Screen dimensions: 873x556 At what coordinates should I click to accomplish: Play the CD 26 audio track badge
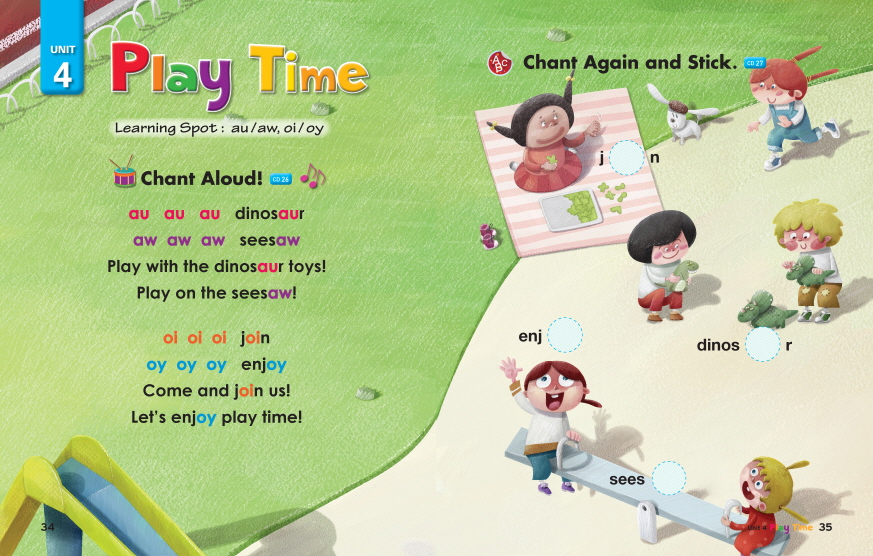pos(281,179)
